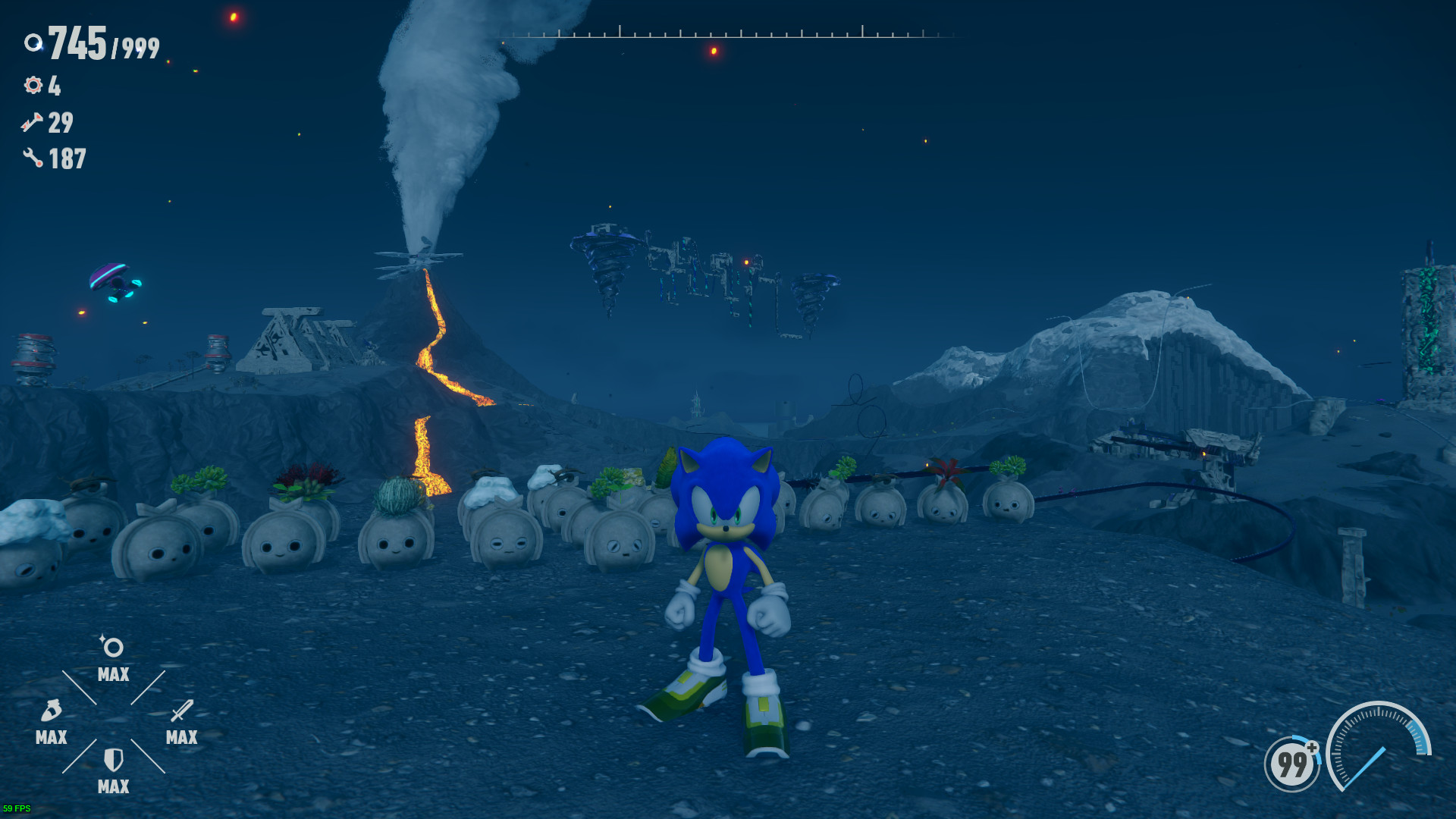The width and height of the screenshot is (1456, 819).
Task: Click the 59 FPS counter readout
Action: [19, 808]
